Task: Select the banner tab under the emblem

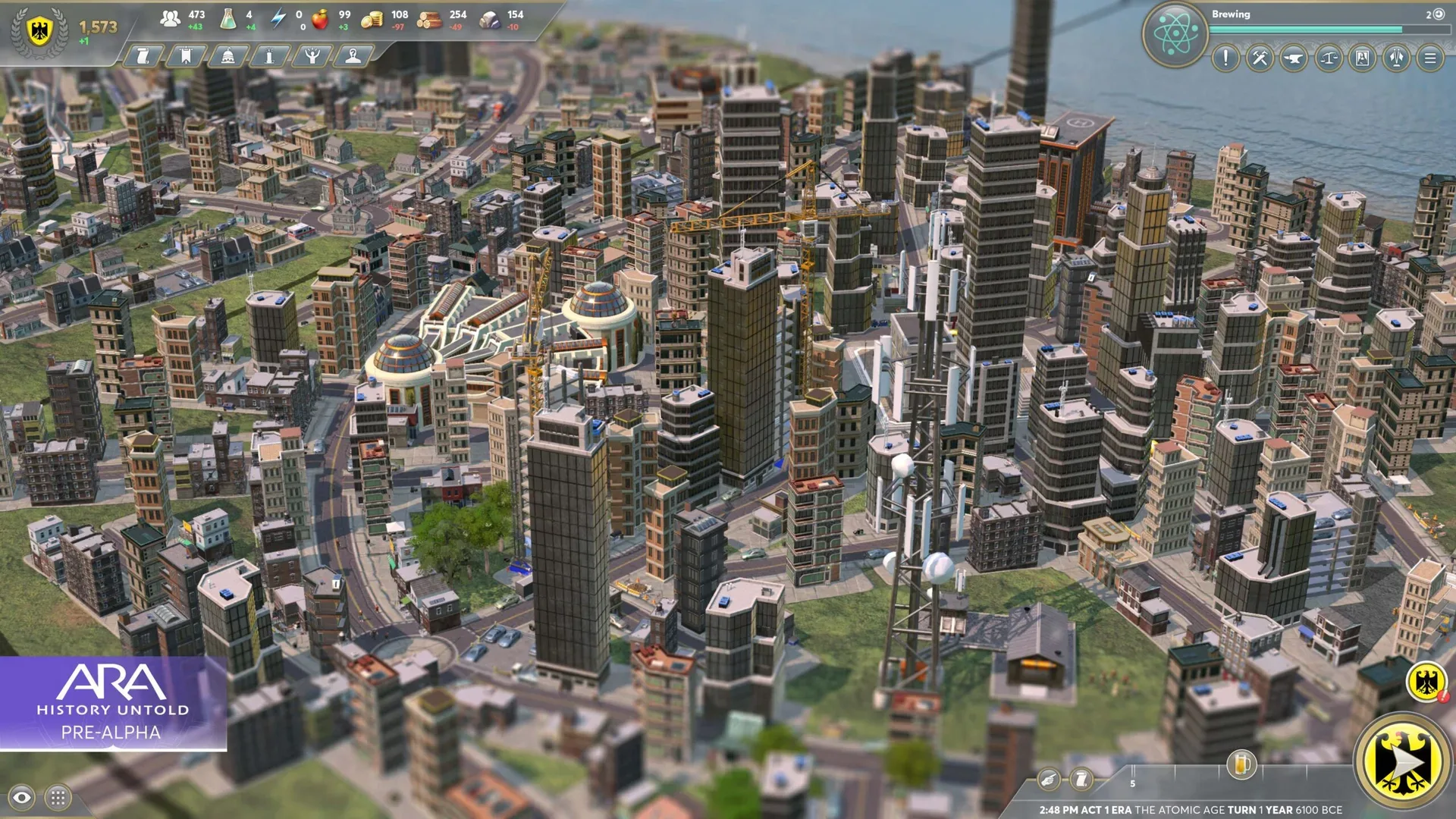Action: point(185,56)
